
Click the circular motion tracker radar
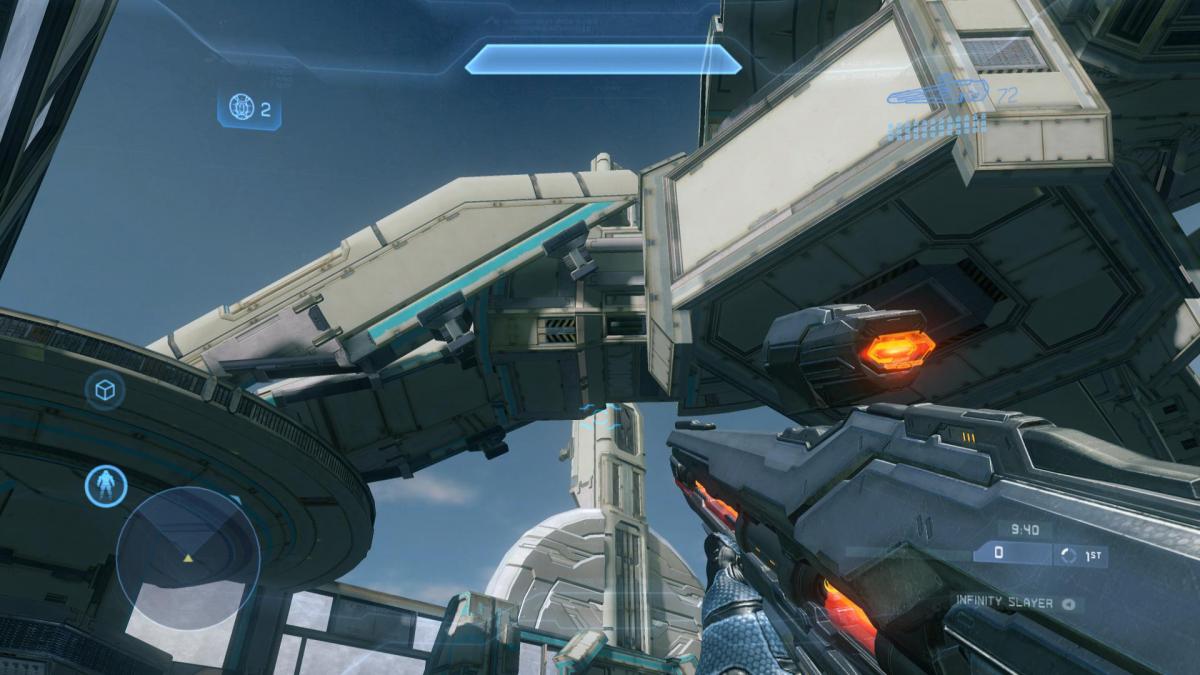point(187,557)
